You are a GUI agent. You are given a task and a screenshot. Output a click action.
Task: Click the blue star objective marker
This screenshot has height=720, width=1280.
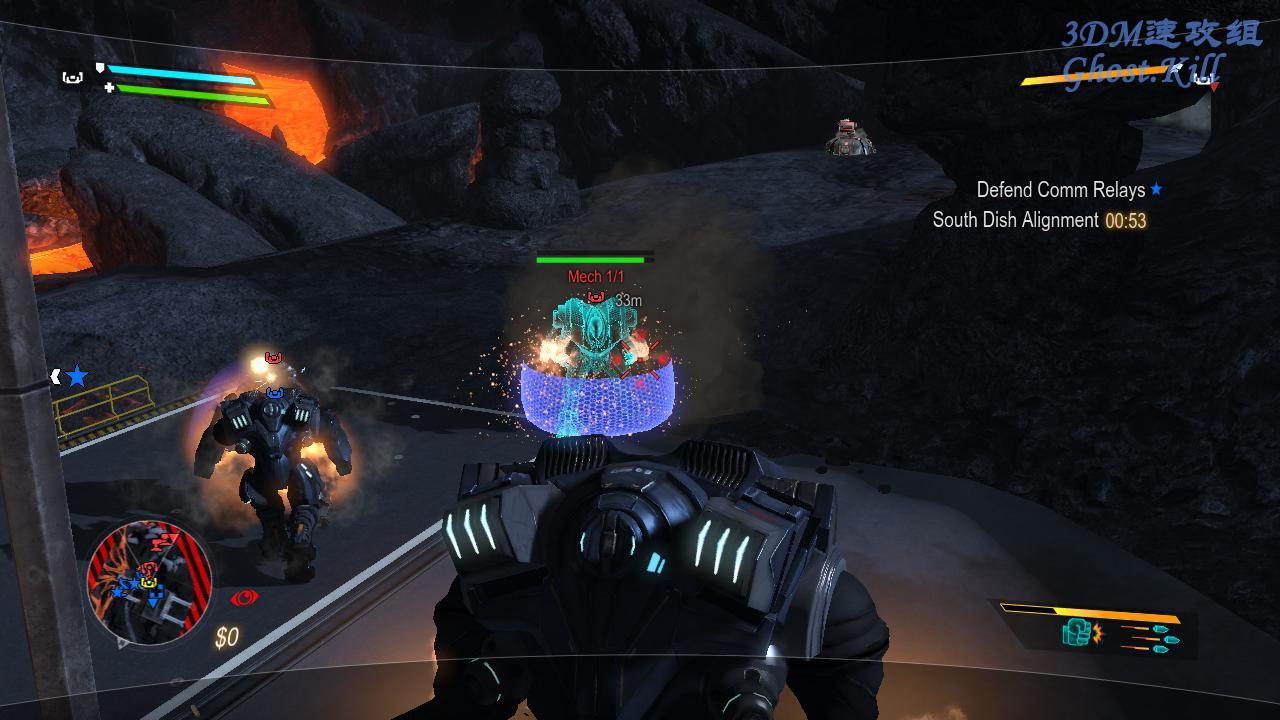click(77, 377)
